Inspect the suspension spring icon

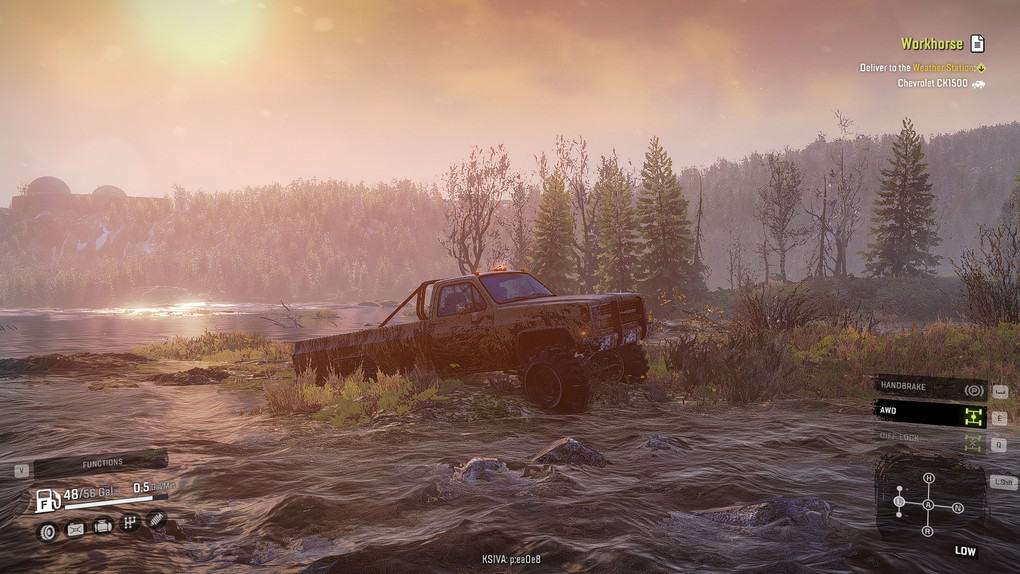pyautogui.click(x=157, y=519)
